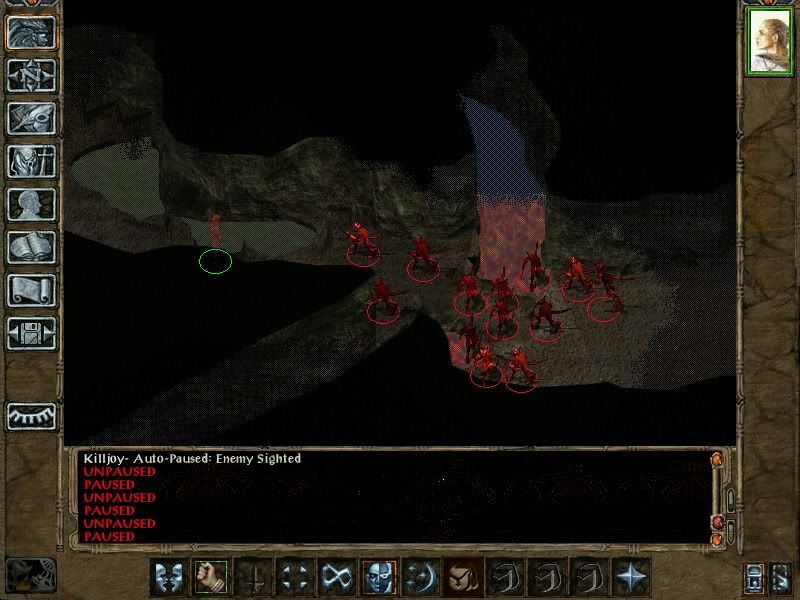Viewport: 800px width, 600px height.
Task: Activate the highlighted face mask ability
Action: pyautogui.click(x=379, y=576)
